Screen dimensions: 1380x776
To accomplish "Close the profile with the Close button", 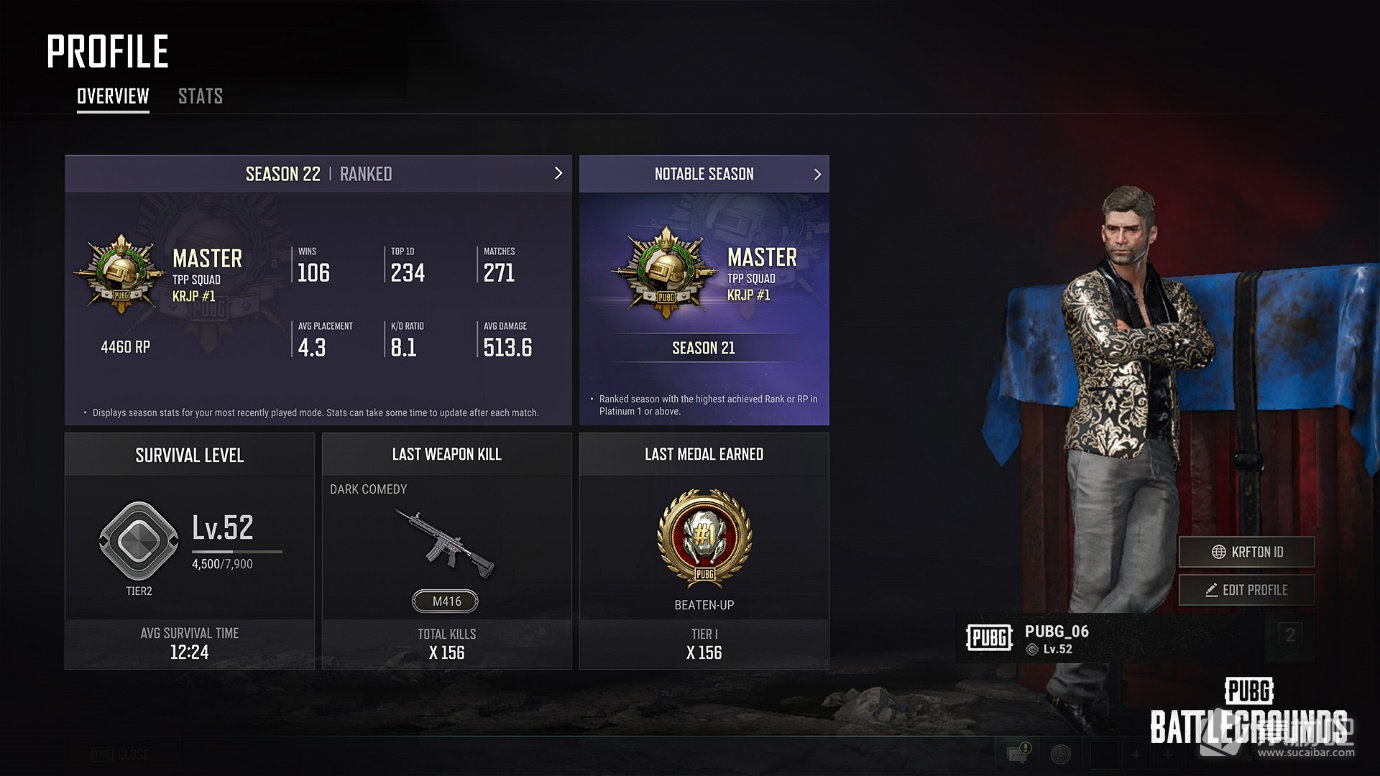I will pos(120,754).
